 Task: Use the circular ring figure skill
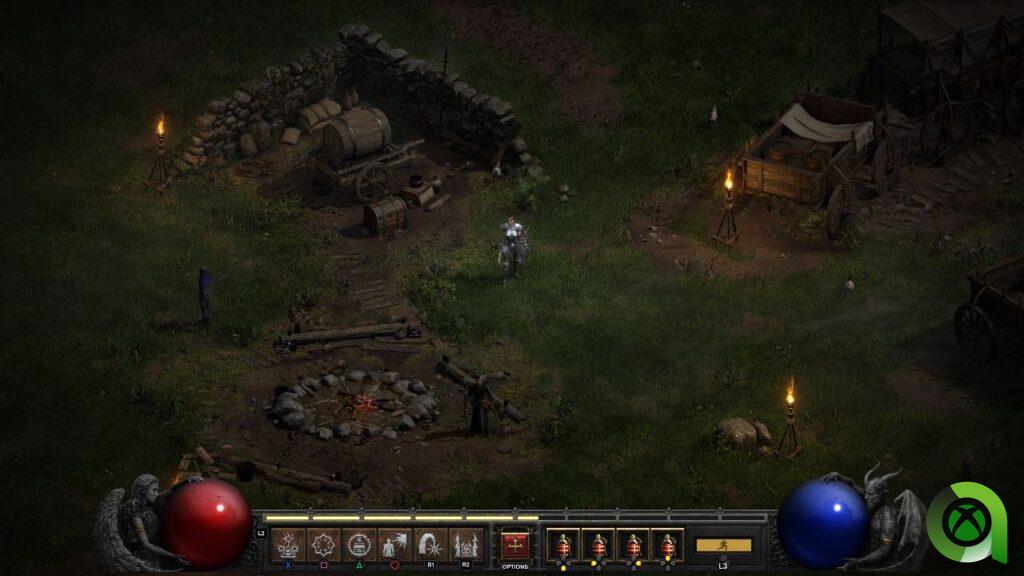point(360,545)
